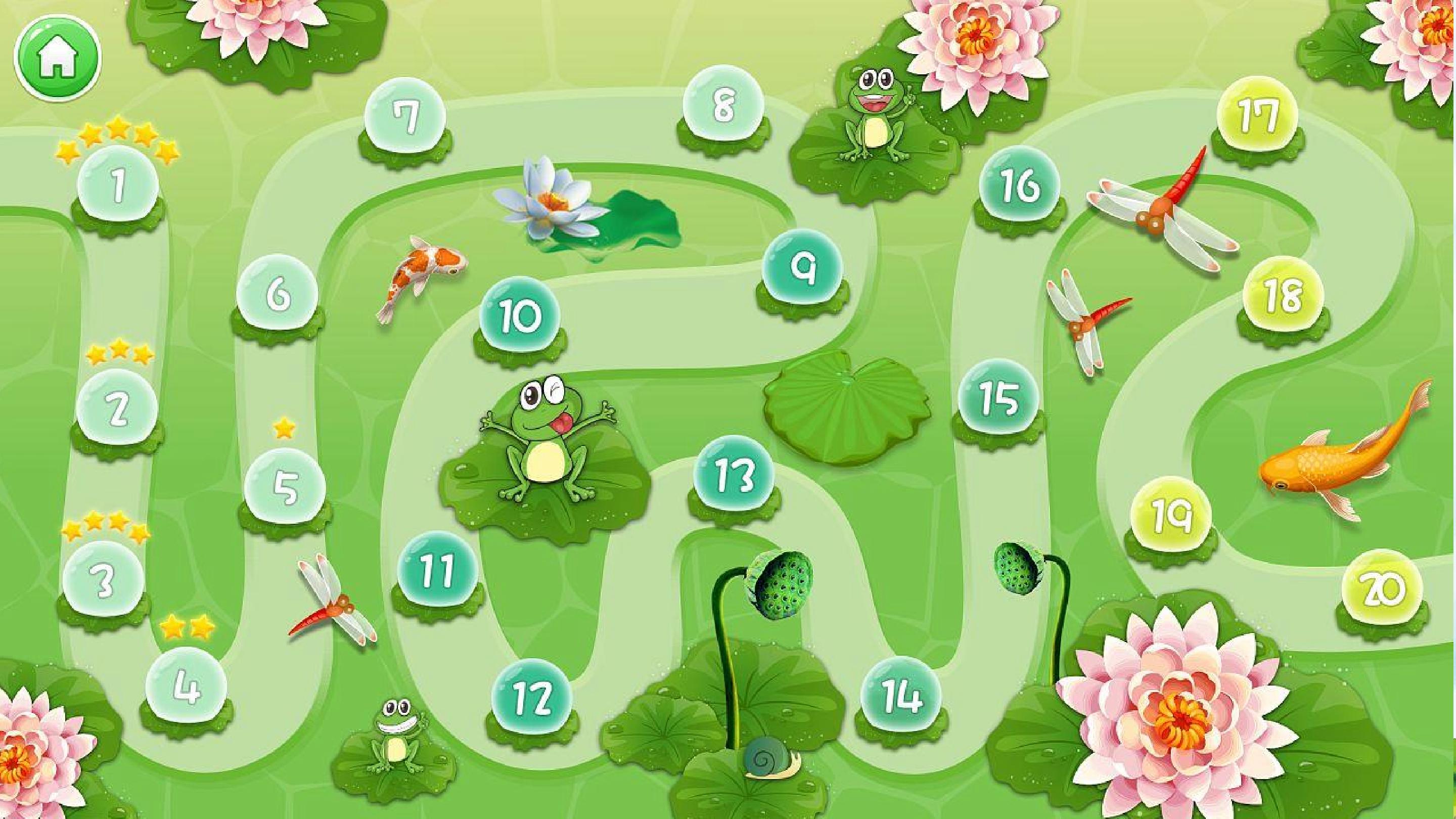This screenshot has width=1456, height=819.
Task: Select level 1 bubble
Action: [x=118, y=186]
